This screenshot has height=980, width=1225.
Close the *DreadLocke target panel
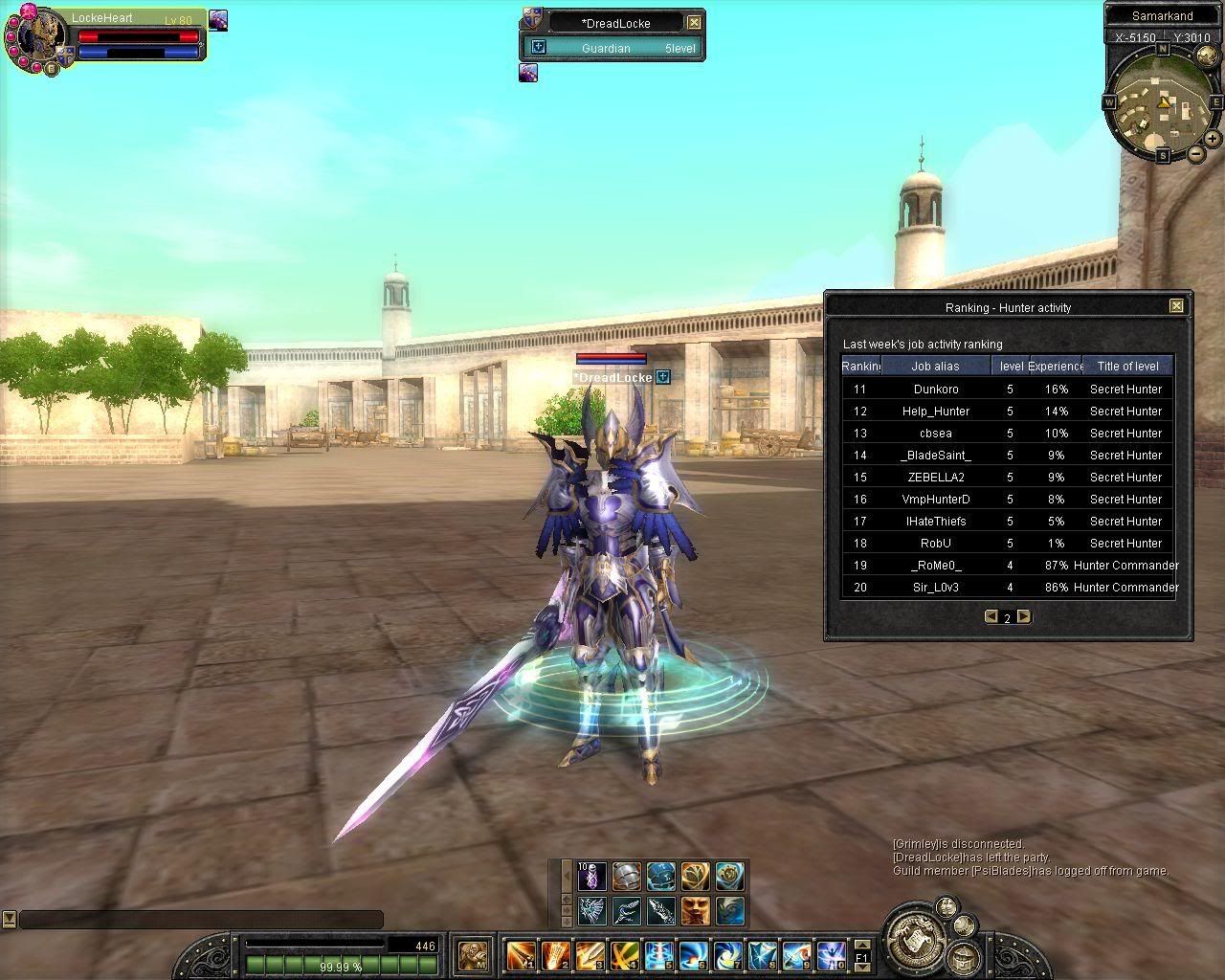[695, 22]
